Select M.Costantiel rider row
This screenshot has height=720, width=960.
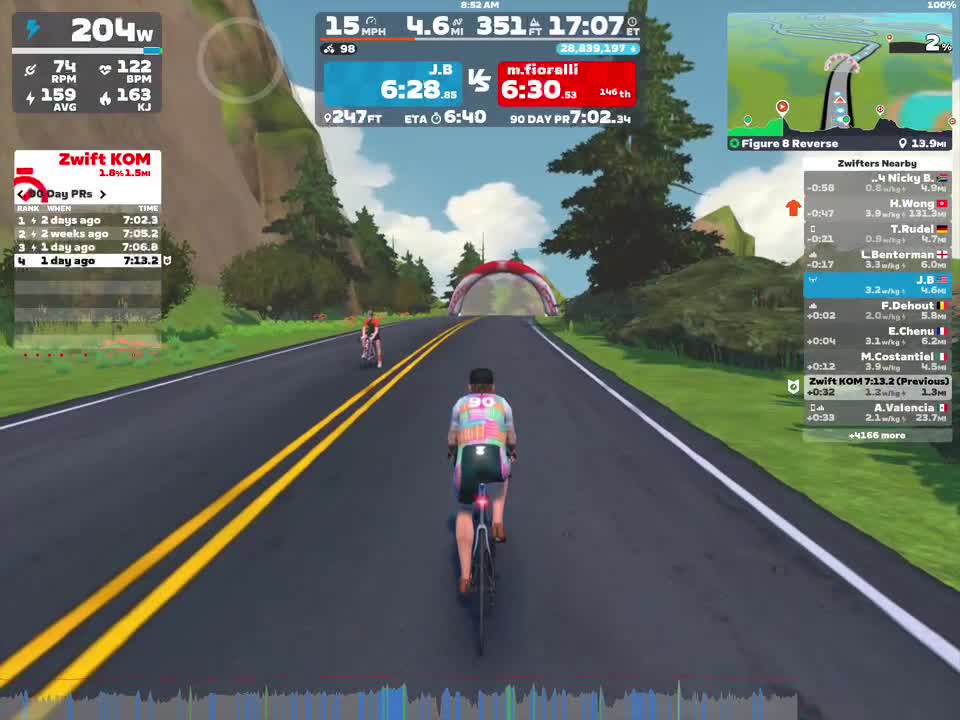pos(877,361)
